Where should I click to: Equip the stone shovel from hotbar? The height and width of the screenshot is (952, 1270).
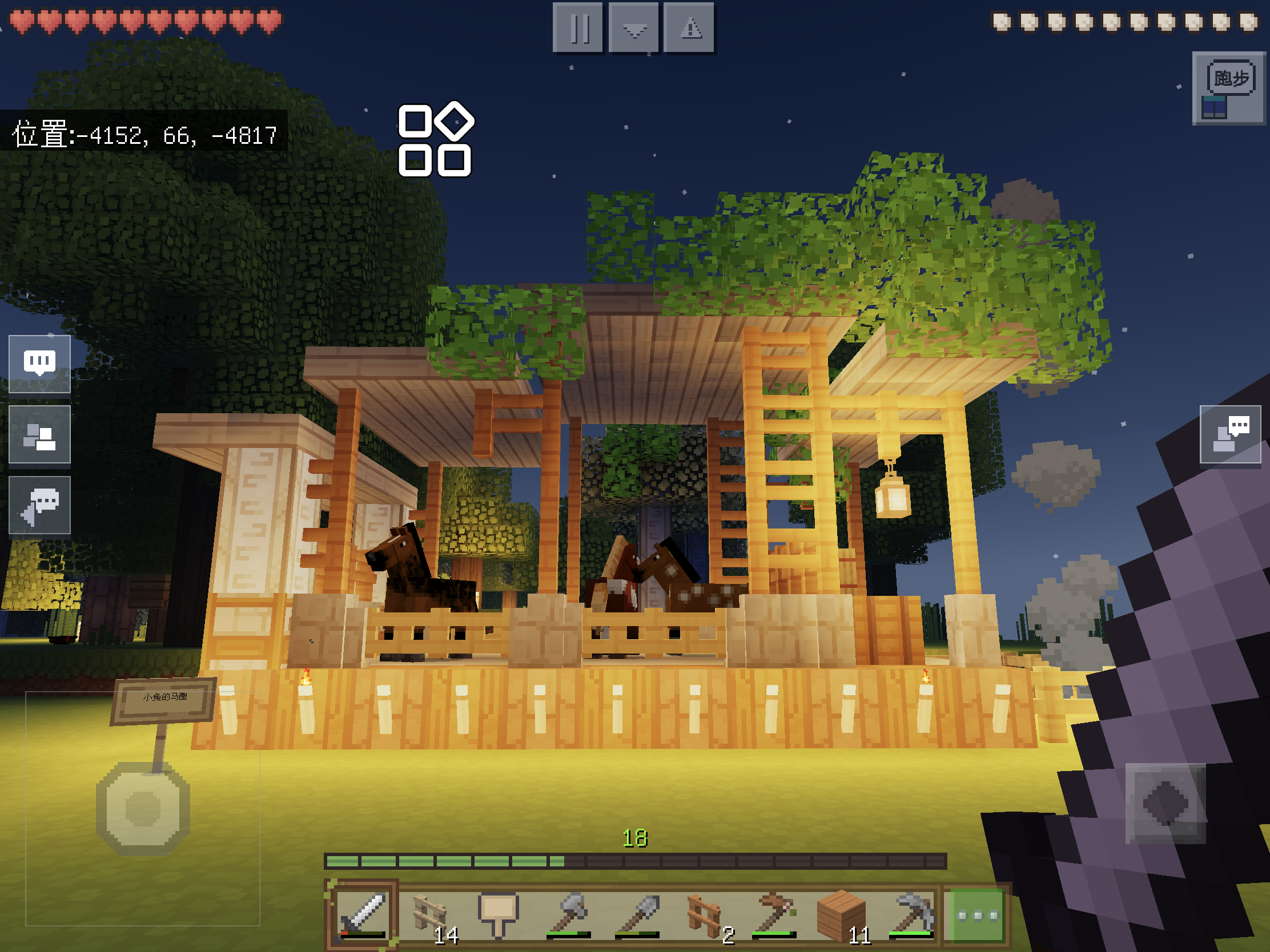pos(637,915)
